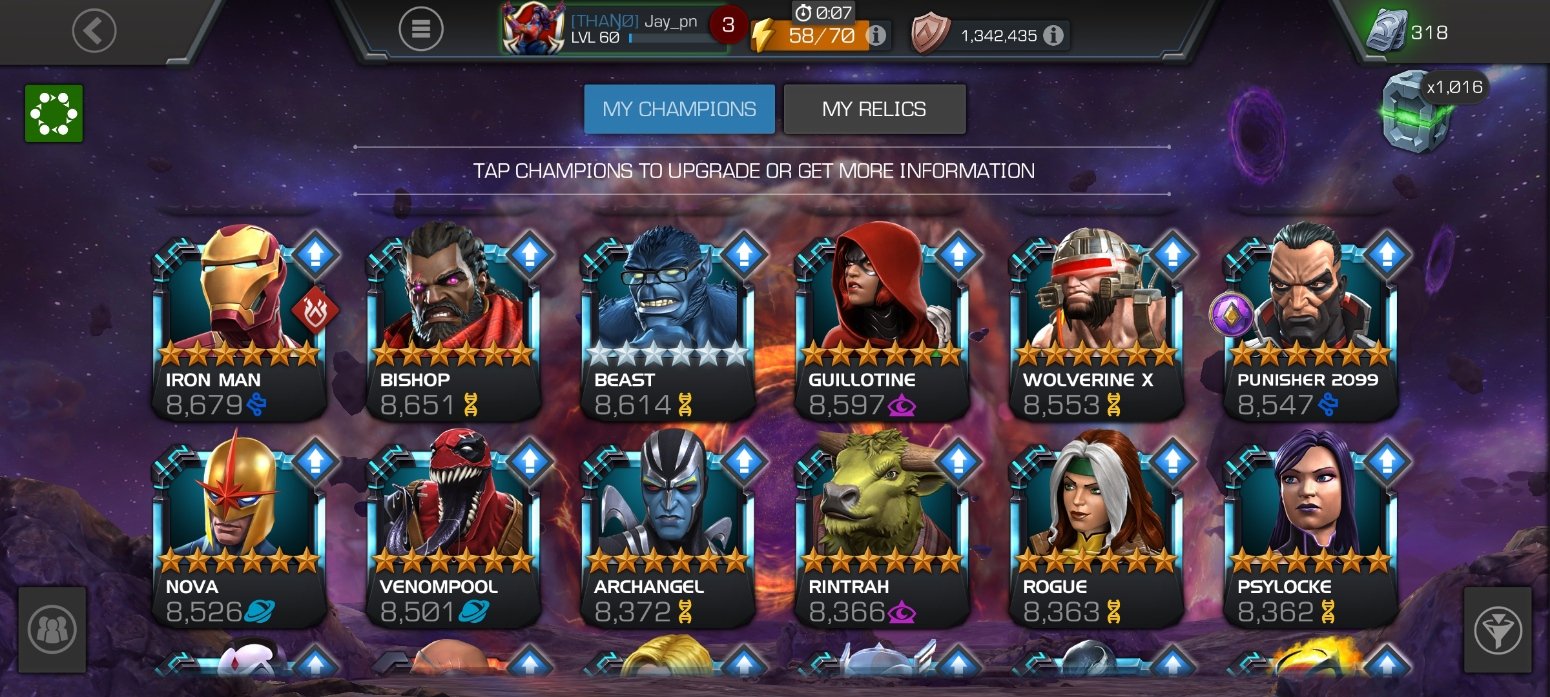Open the champion filter funnel
The height and width of the screenshot is (697, 1550).
tap(1497, 630)
